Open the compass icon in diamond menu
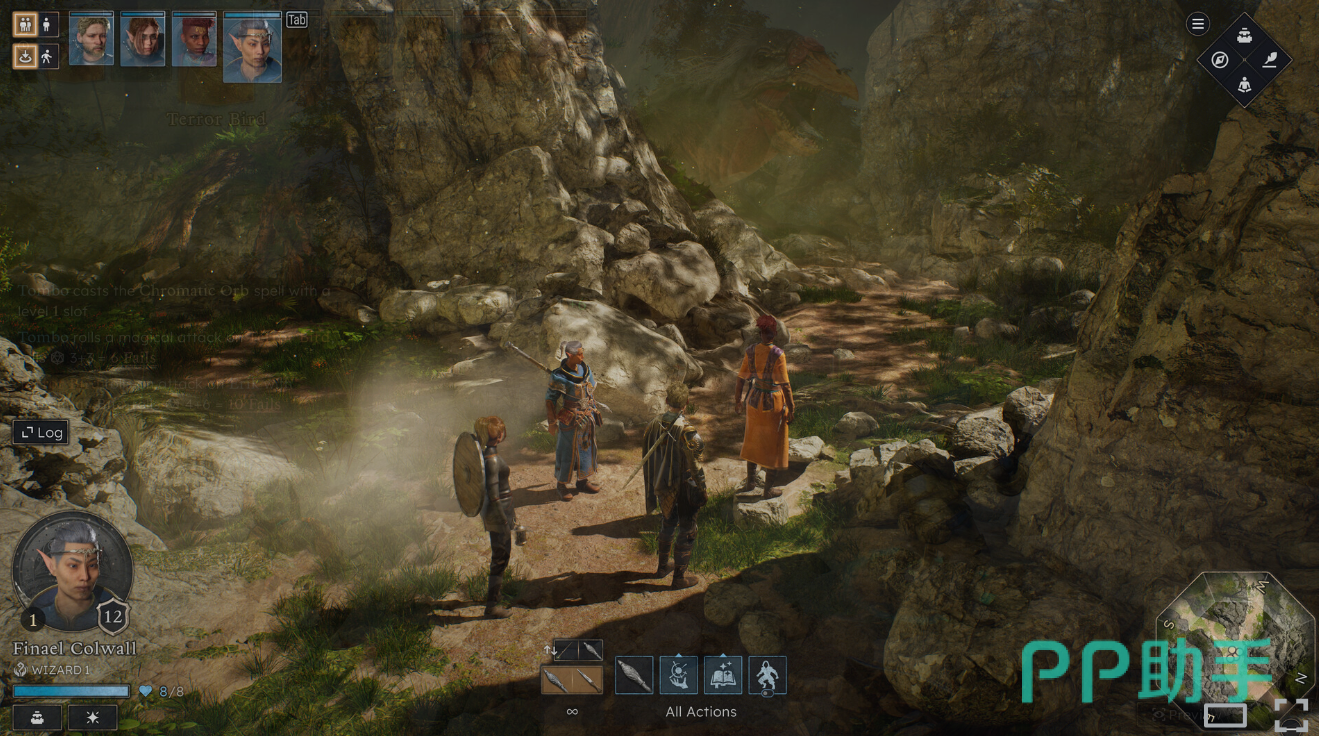The image size is (1319, 736). (x=1219, y=60)
